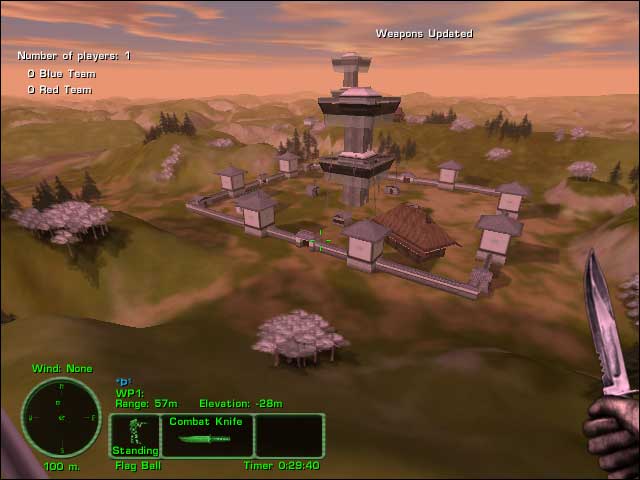Select the Red Team score row
The height and width of the screenshot is (480, 640).
59,90
